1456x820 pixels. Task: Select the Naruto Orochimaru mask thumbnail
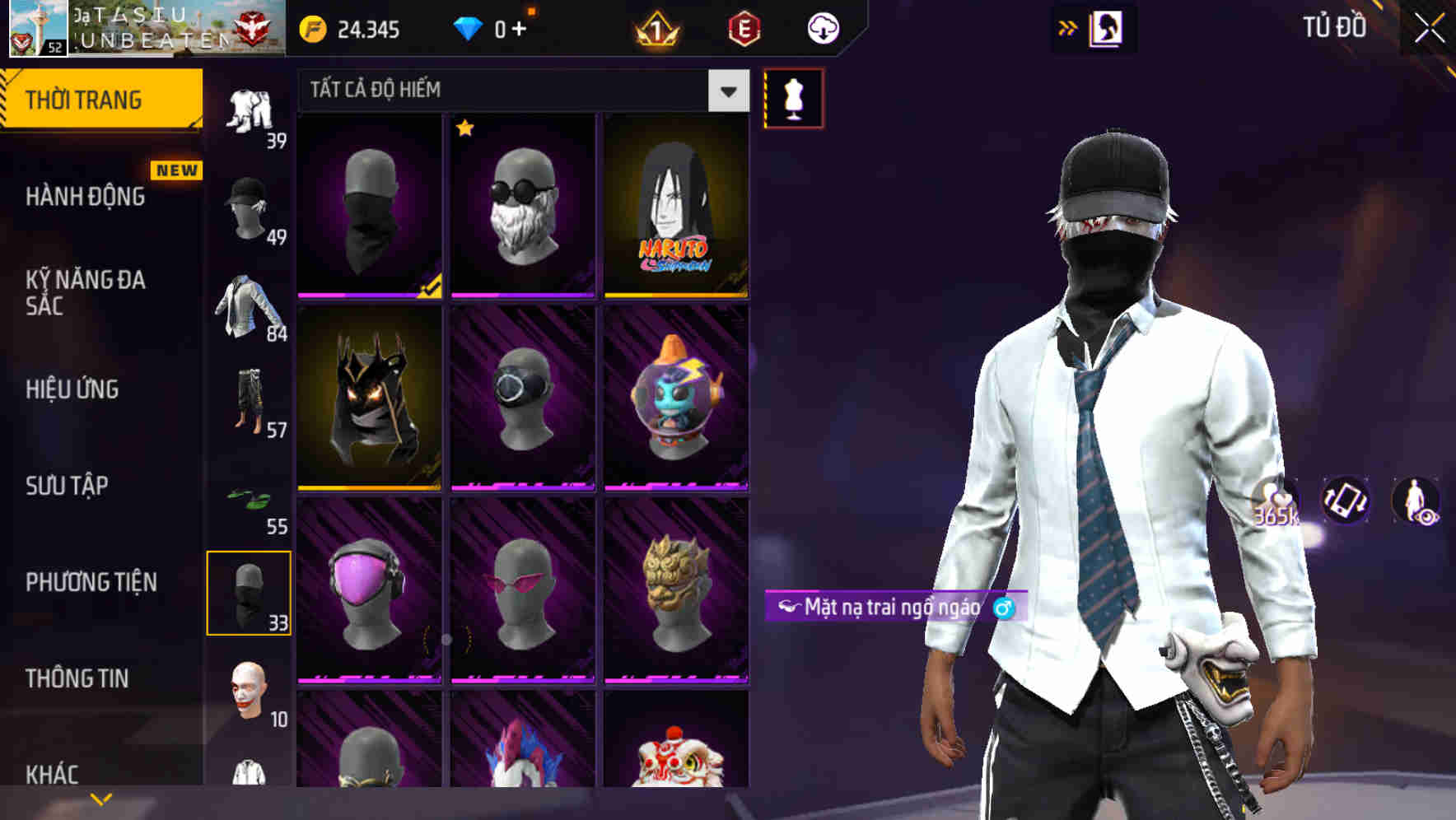point(677,204)
